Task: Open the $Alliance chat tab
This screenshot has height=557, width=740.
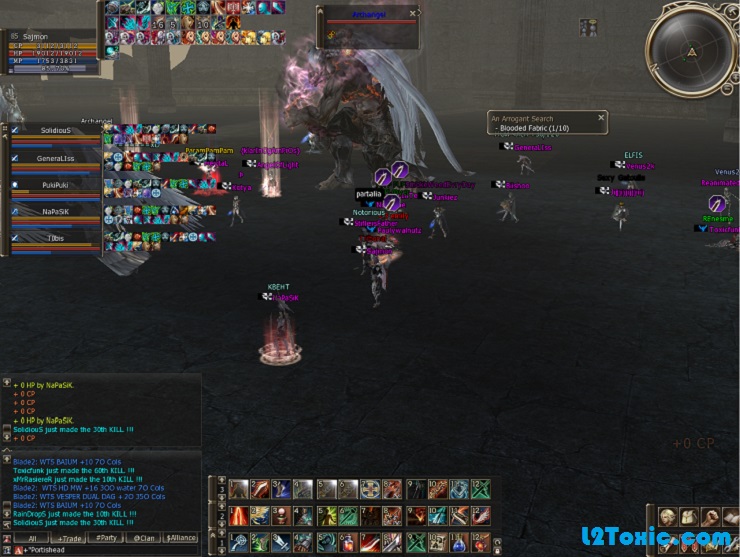Action: point(181,538)
